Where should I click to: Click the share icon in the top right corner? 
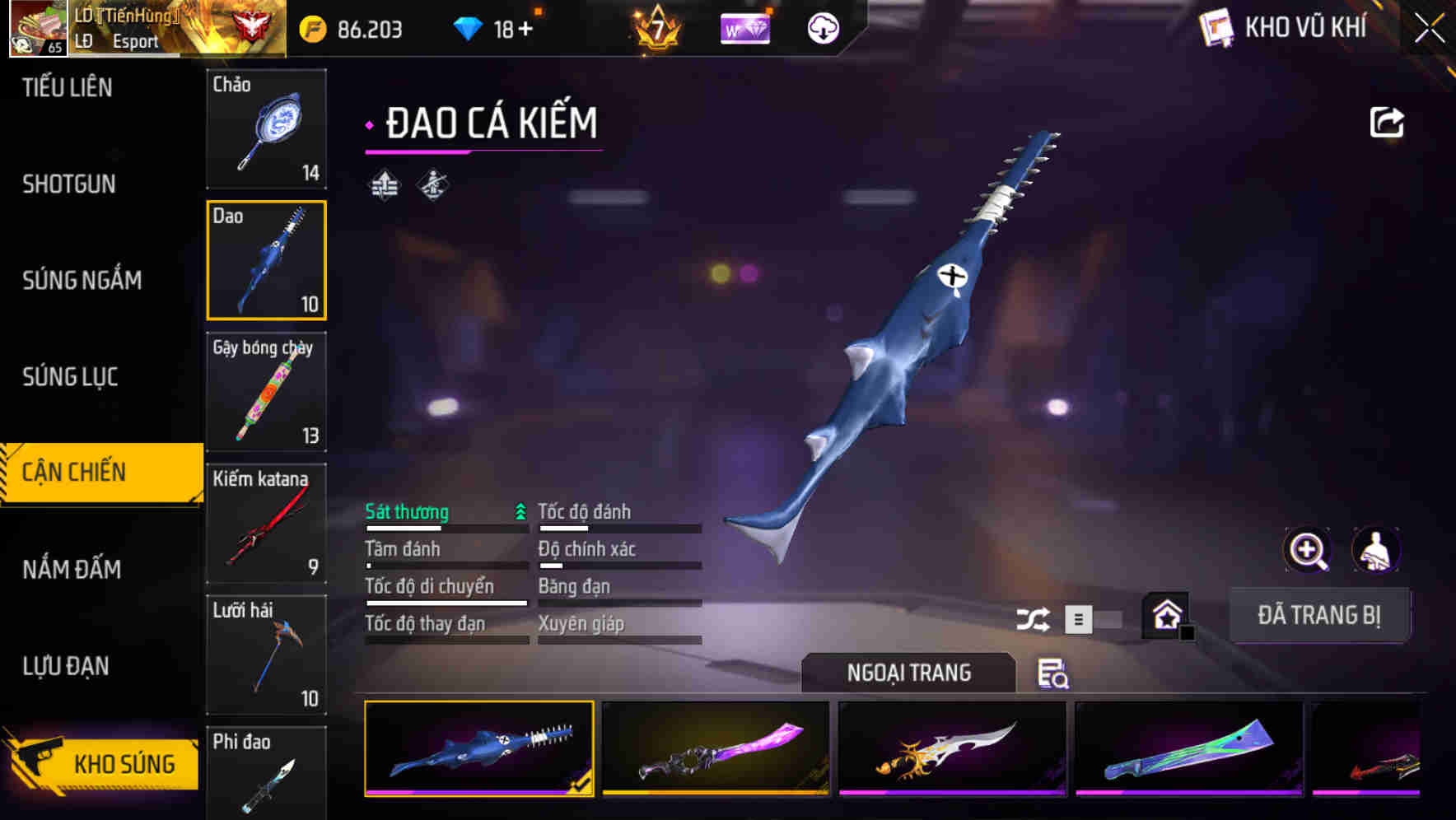coord(1387,121)
